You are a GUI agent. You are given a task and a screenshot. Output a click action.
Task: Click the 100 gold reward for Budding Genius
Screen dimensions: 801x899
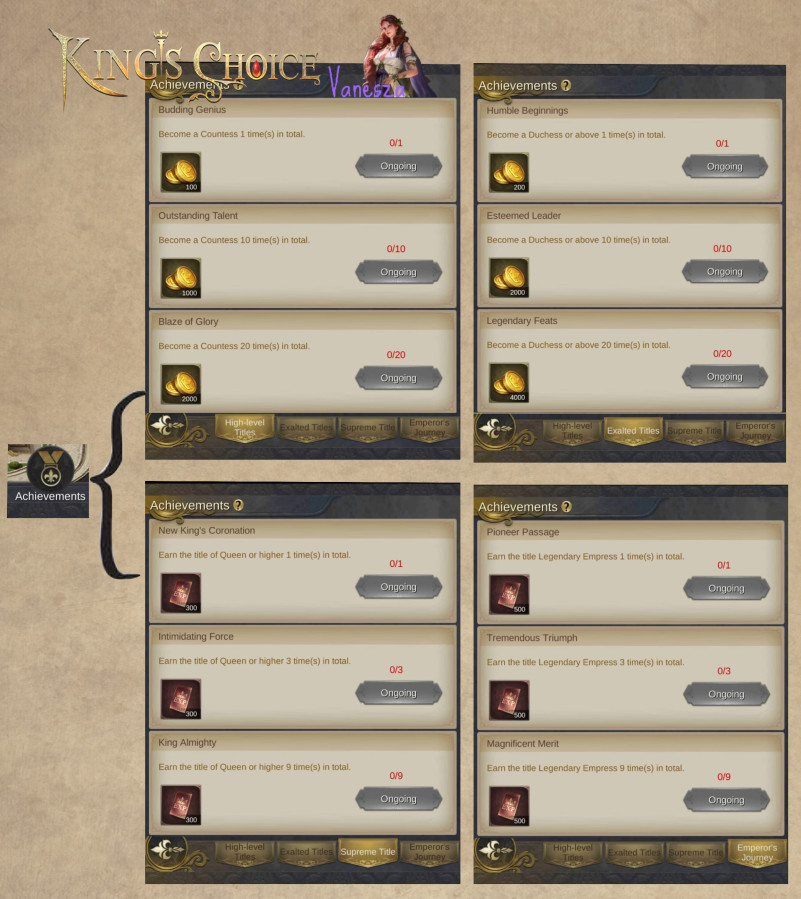click(180, 172)
